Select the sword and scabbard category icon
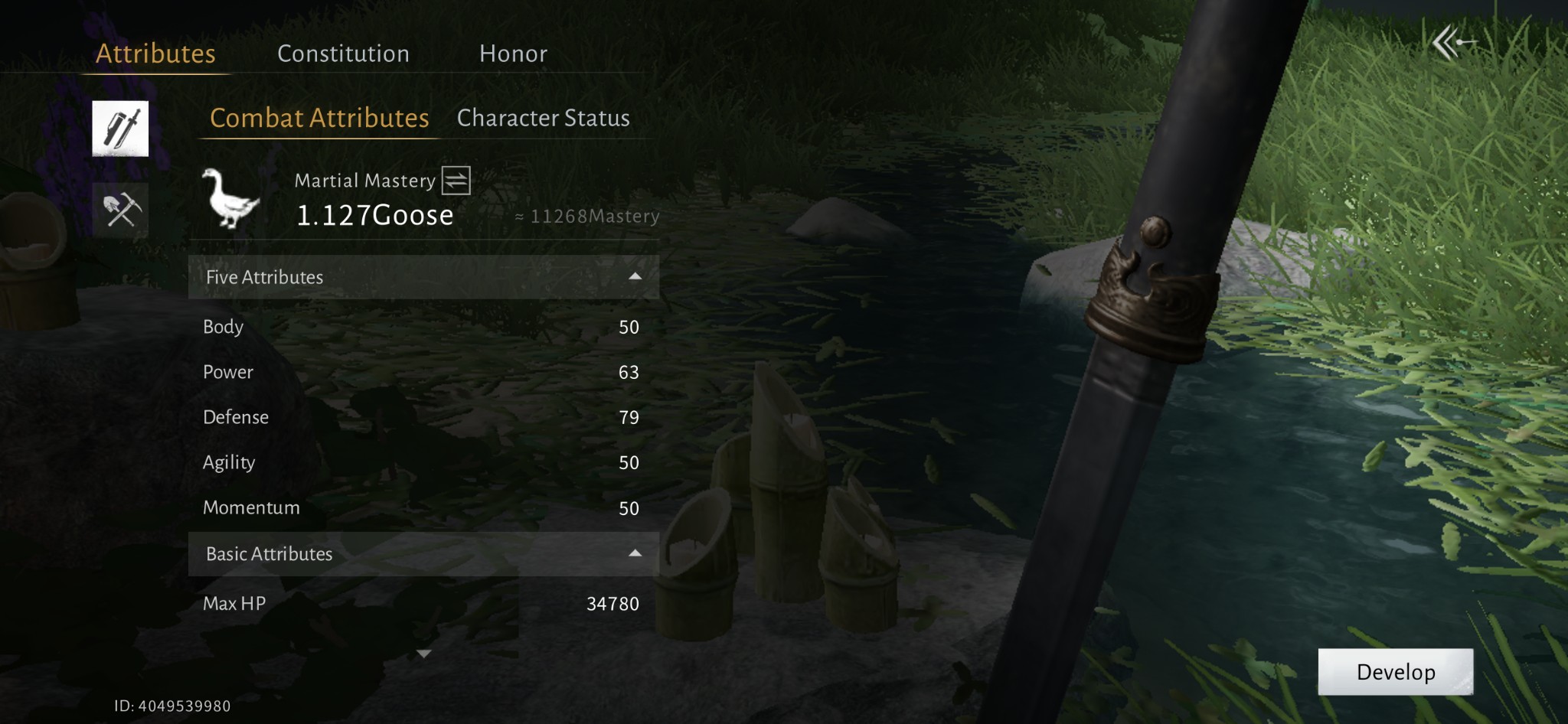This screenshot has width=1568, height=724. 120,129
